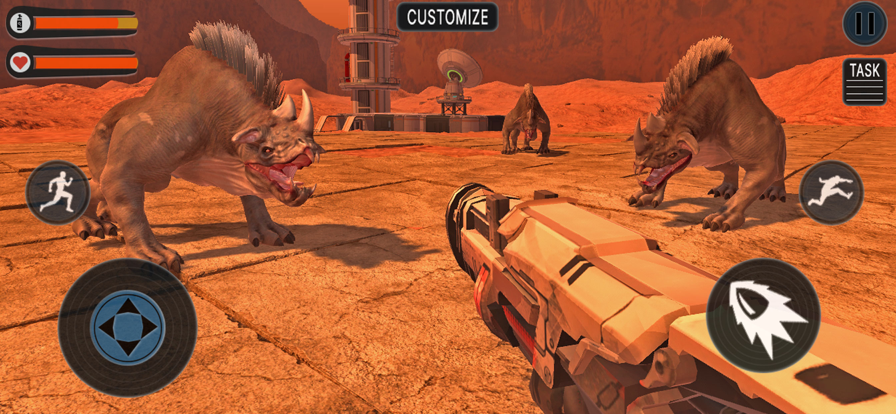Tap the jump leaping-figure button

831,192
